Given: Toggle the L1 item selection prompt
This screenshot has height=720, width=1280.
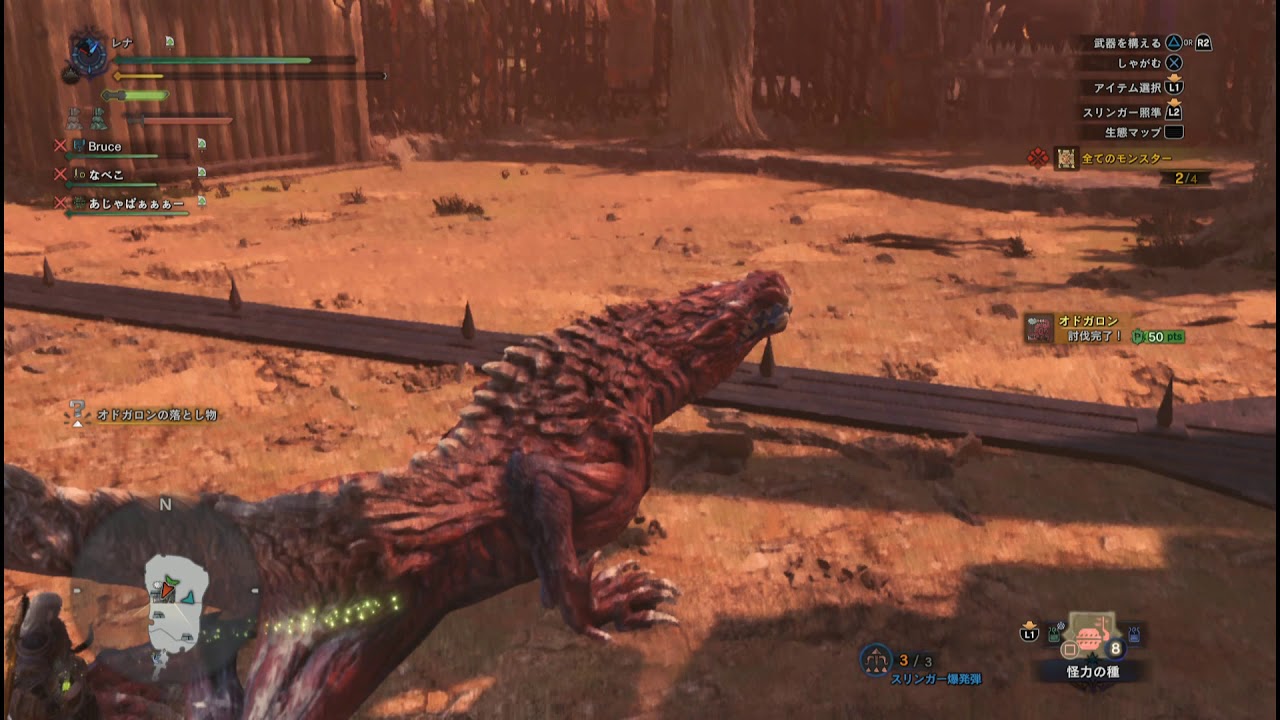Looking at the screenshot, I should pyautogui.click(x=1175, y=88).
